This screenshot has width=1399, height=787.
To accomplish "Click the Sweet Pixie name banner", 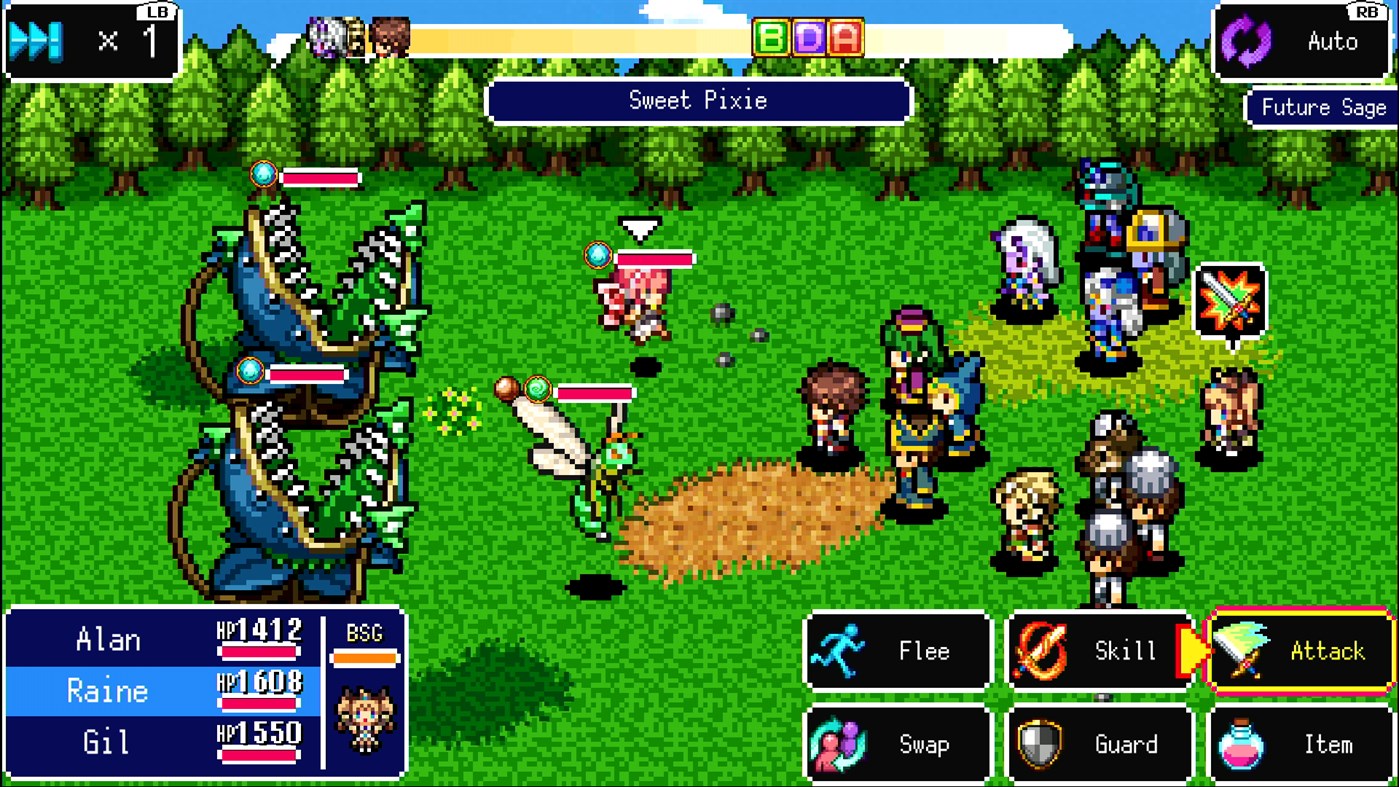I will [698, 100].
